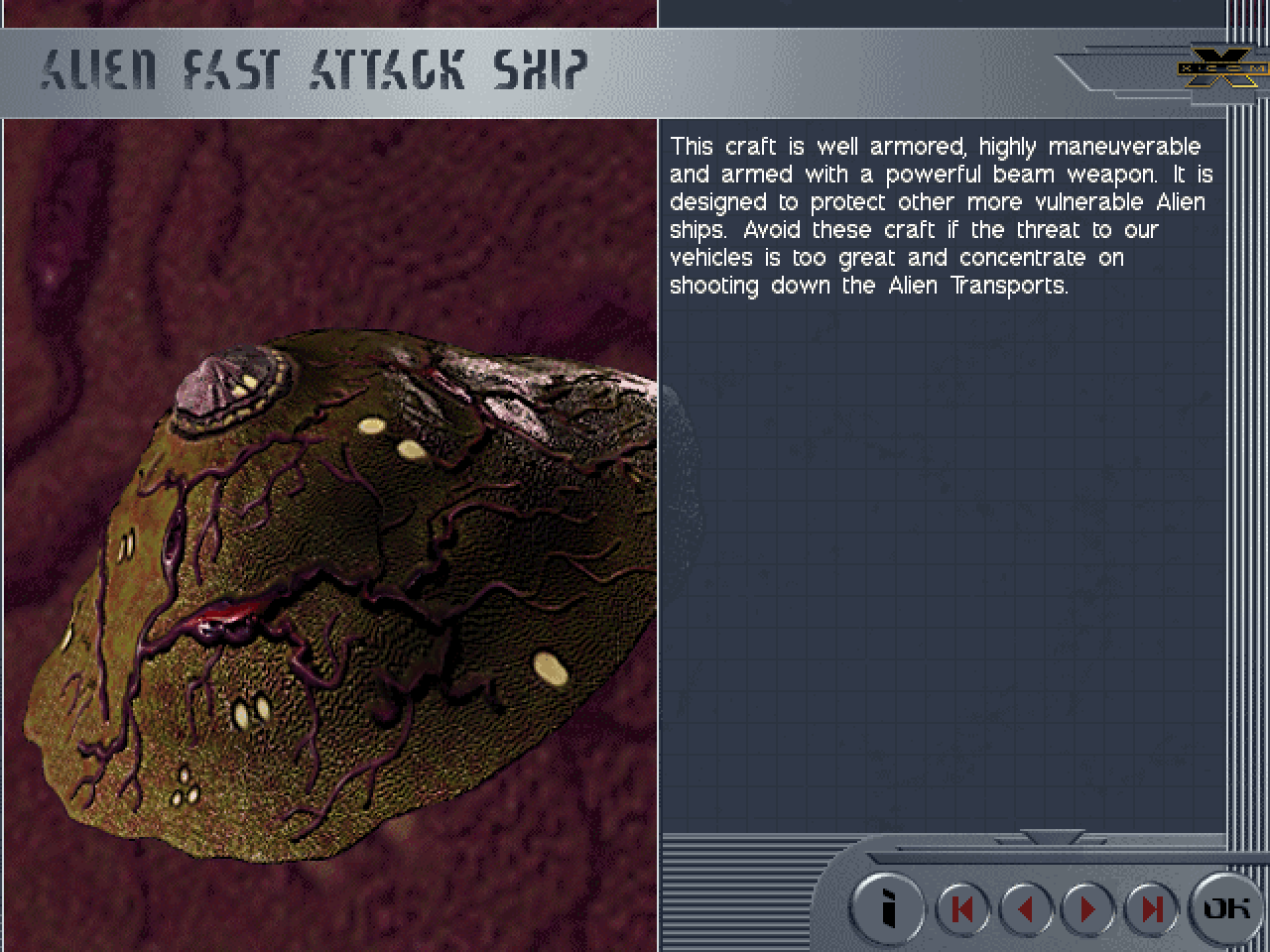The image size is (1270, 952).
Task: Advance to the next entry arrow
Action: (1088, 908)
